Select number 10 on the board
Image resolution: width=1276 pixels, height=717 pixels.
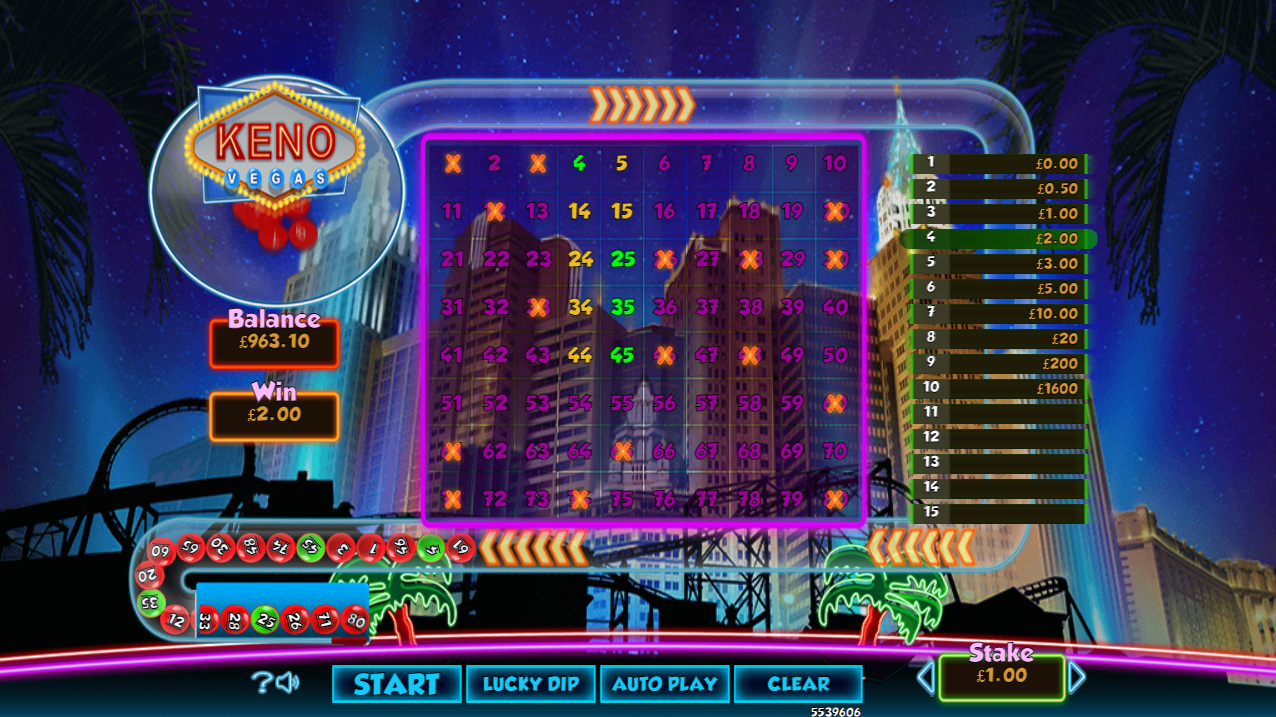(x=835, y=163)
